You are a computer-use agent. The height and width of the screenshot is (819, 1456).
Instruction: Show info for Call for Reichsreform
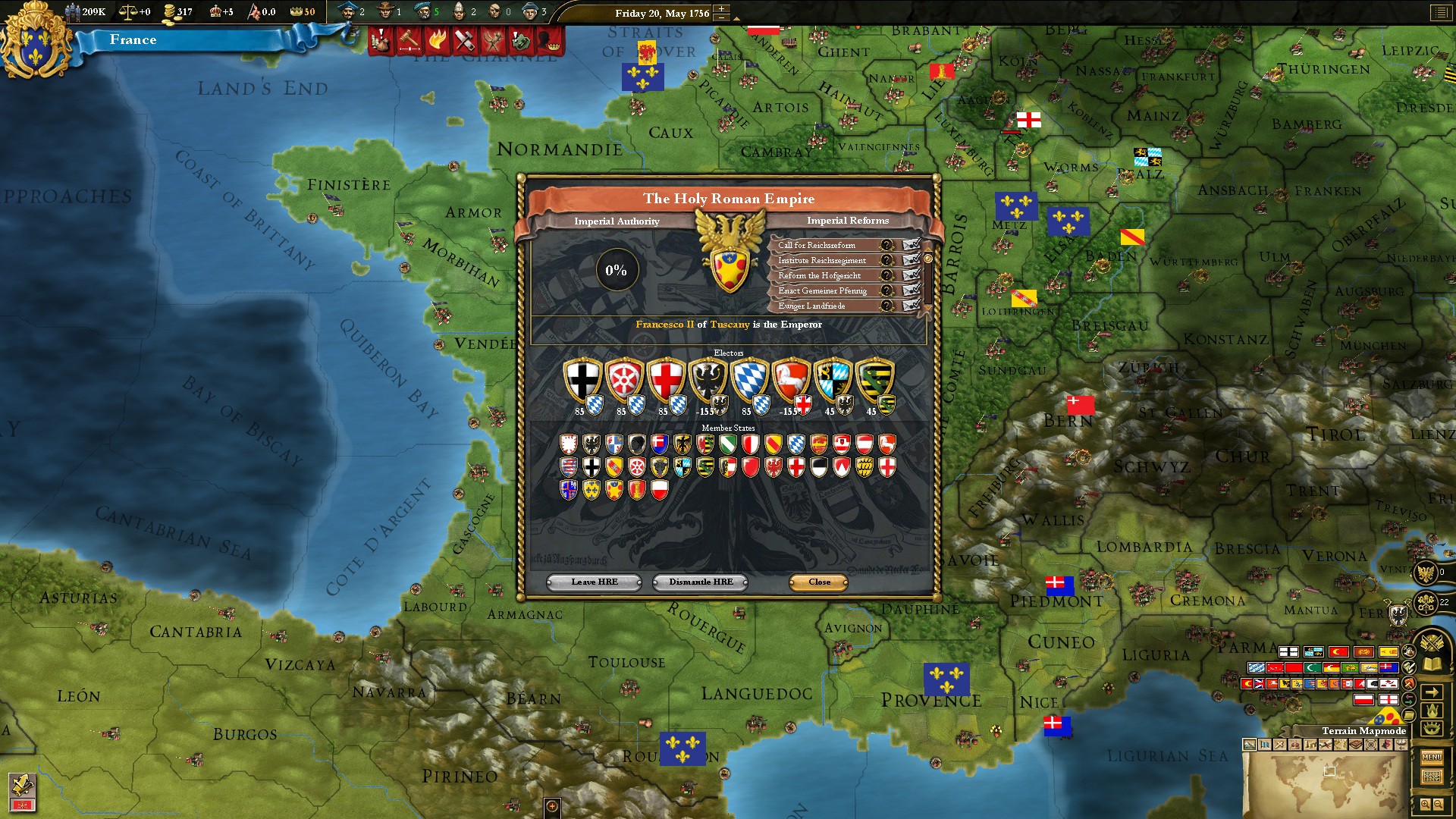[886, 245]
